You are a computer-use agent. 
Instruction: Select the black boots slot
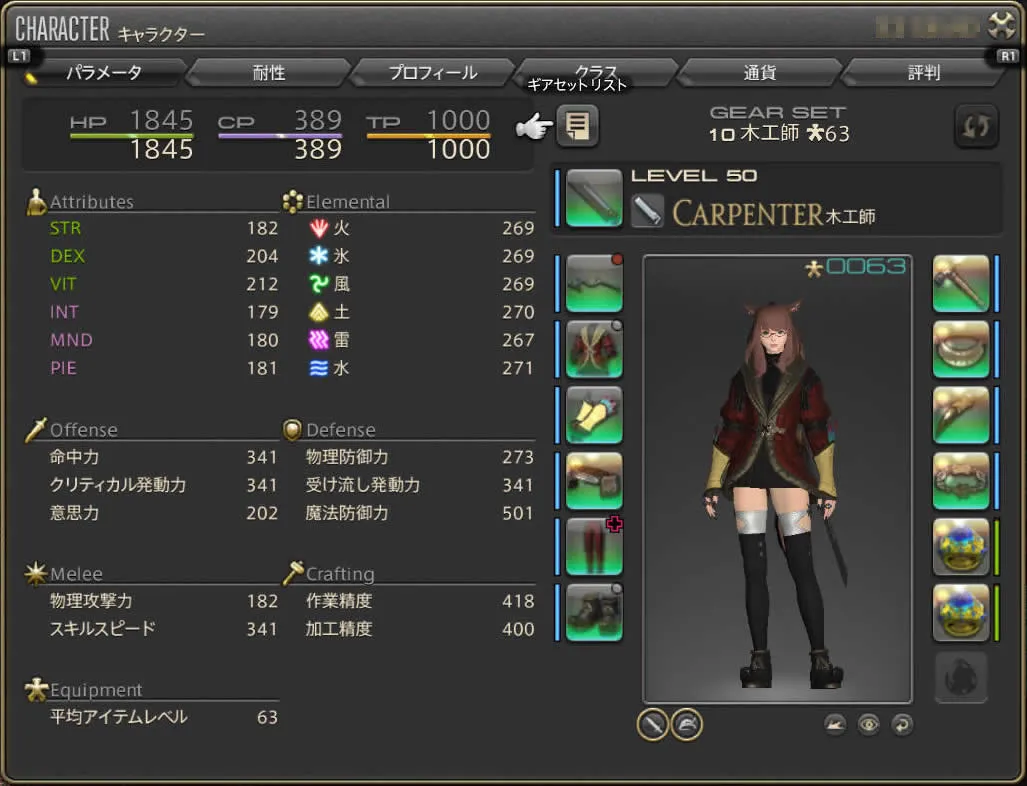[594, 612]
